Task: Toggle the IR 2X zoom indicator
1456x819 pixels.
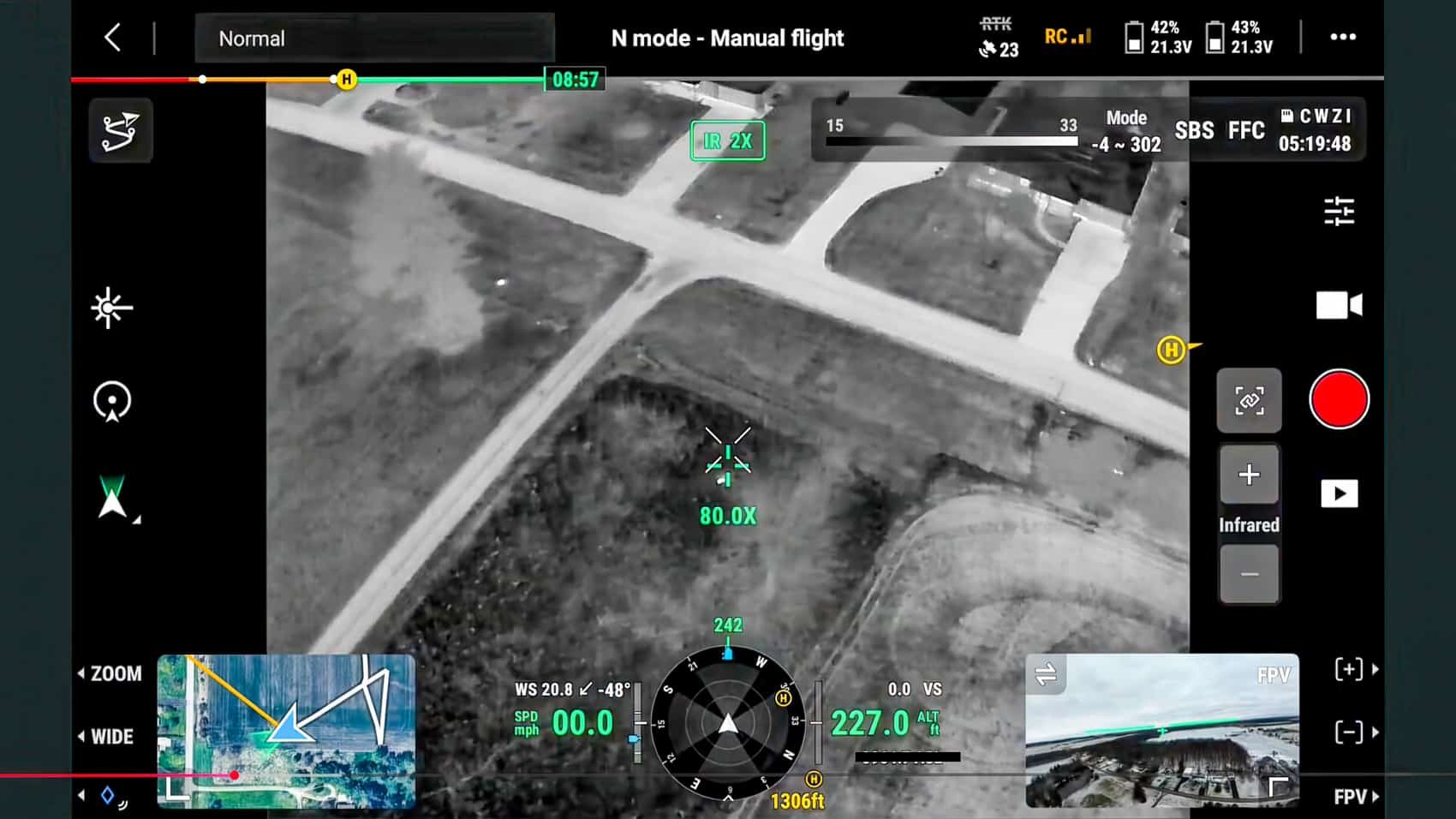Action: click(727, 140)
